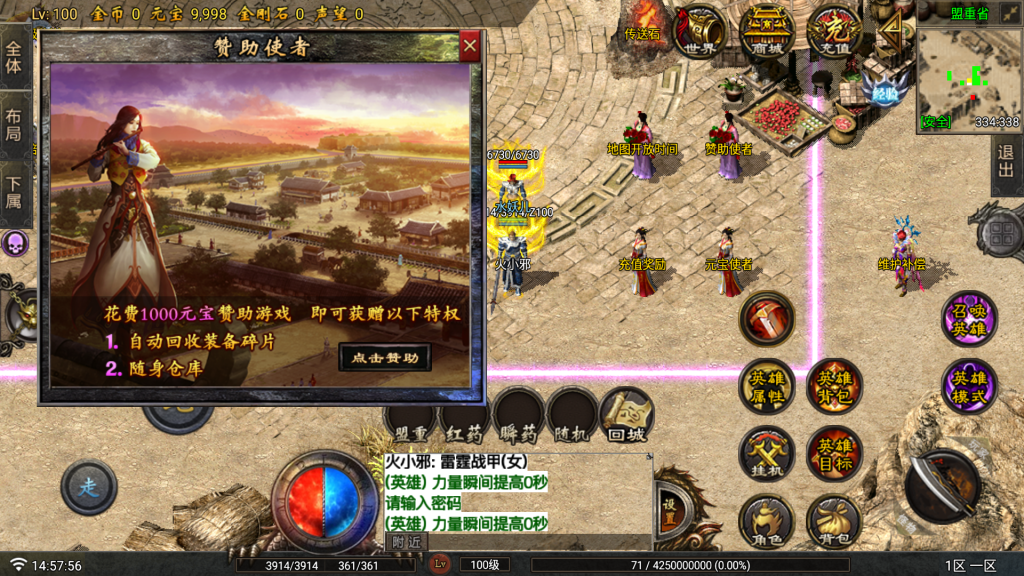This screenshot has height=576, width=1024.
Task: Open the 世界 world menu
Action: (700, 31)
